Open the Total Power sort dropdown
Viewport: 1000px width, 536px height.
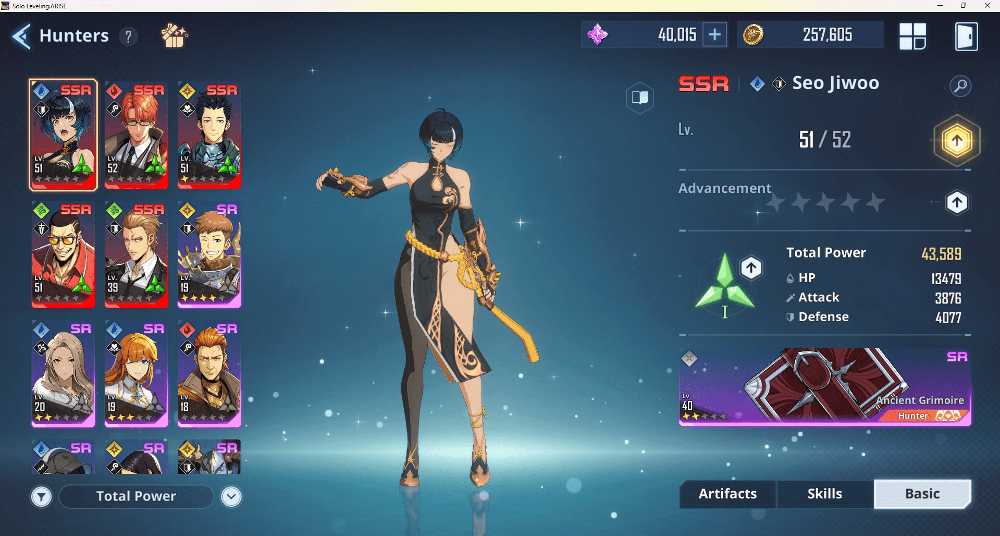[x=231, y=496]
